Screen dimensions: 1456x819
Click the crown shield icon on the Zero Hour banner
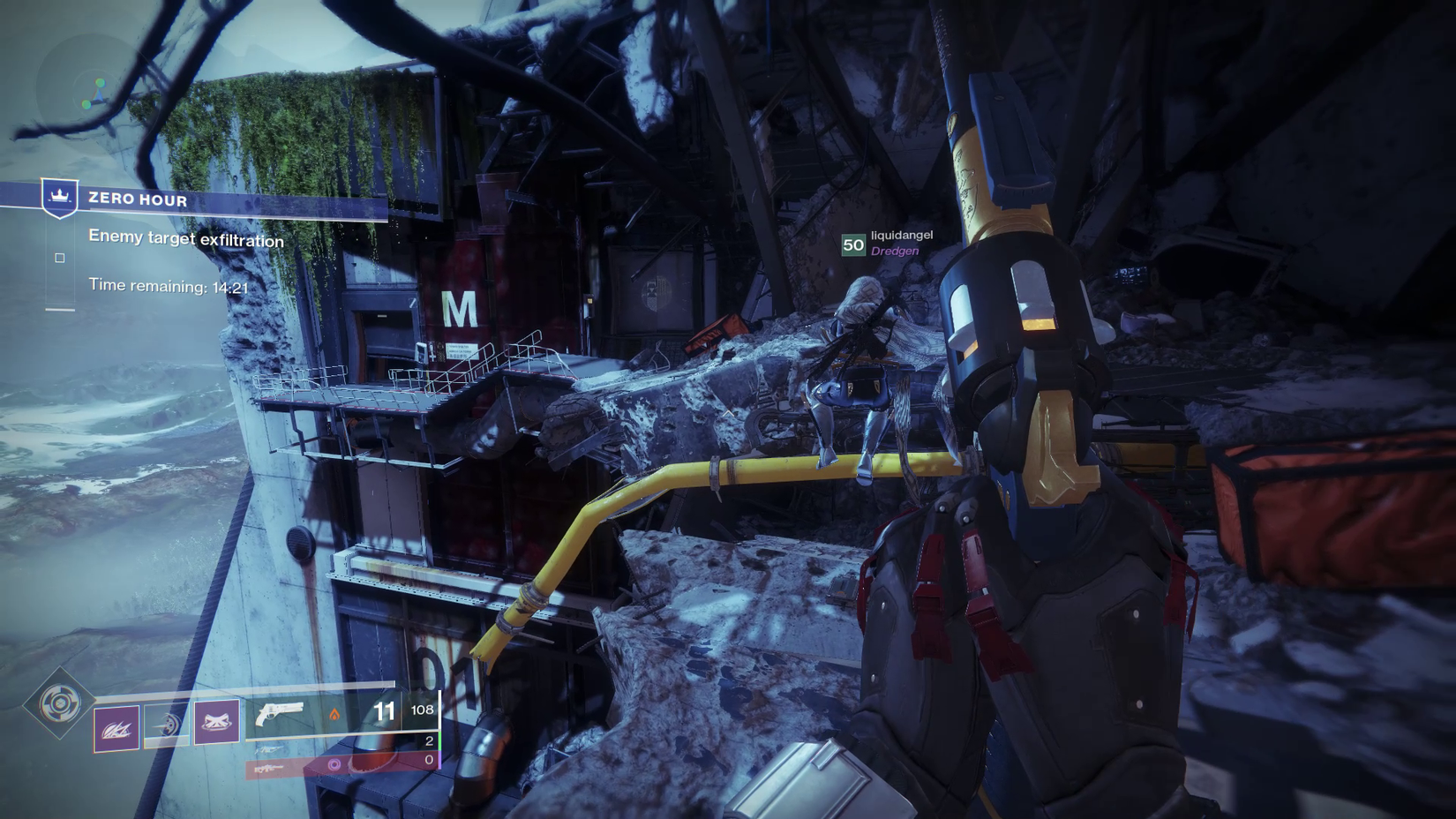(60, 198)
